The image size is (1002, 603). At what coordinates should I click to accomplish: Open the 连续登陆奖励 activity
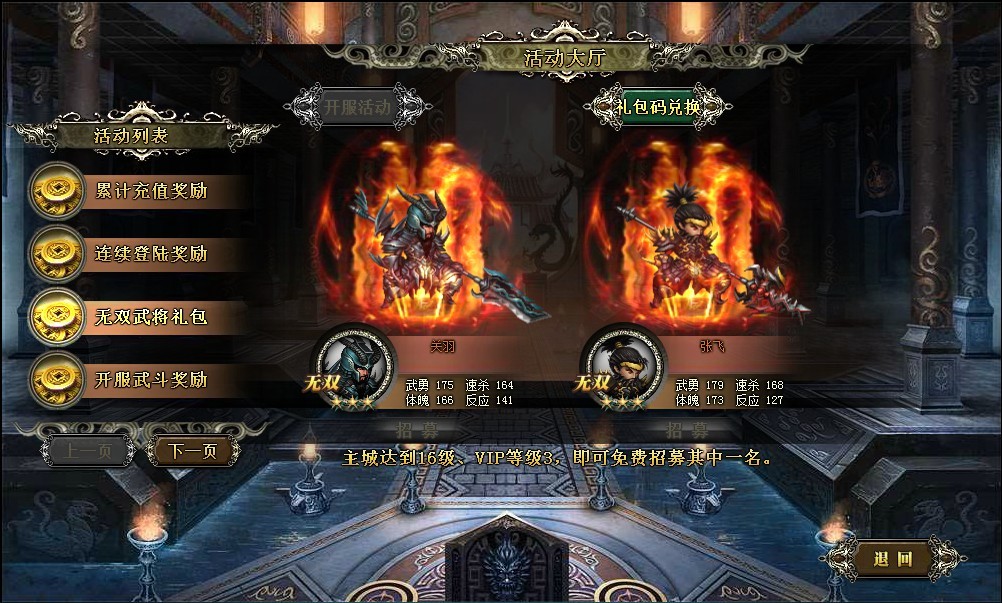150,254
